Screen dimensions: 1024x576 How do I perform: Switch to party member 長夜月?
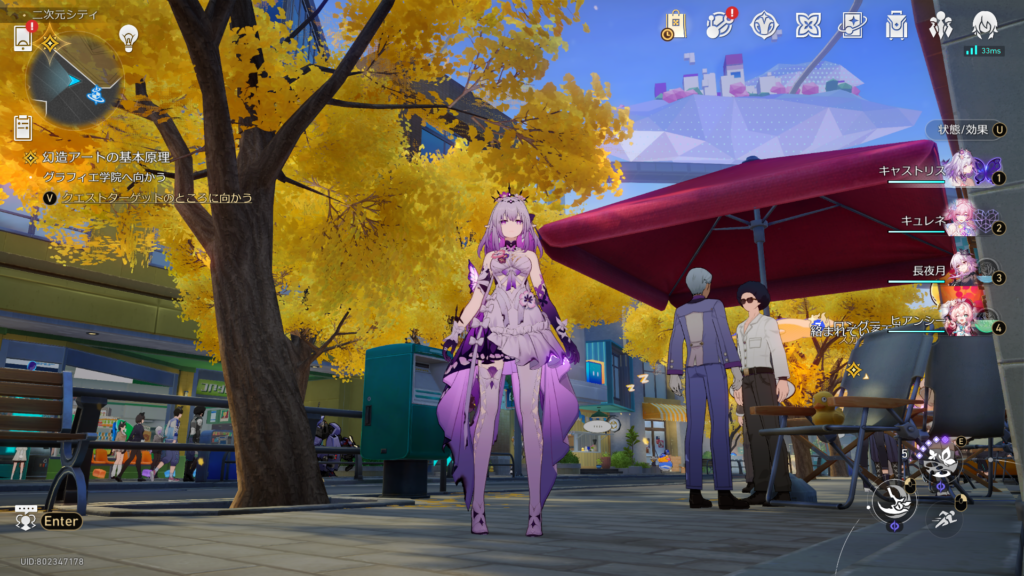[965, 268]
